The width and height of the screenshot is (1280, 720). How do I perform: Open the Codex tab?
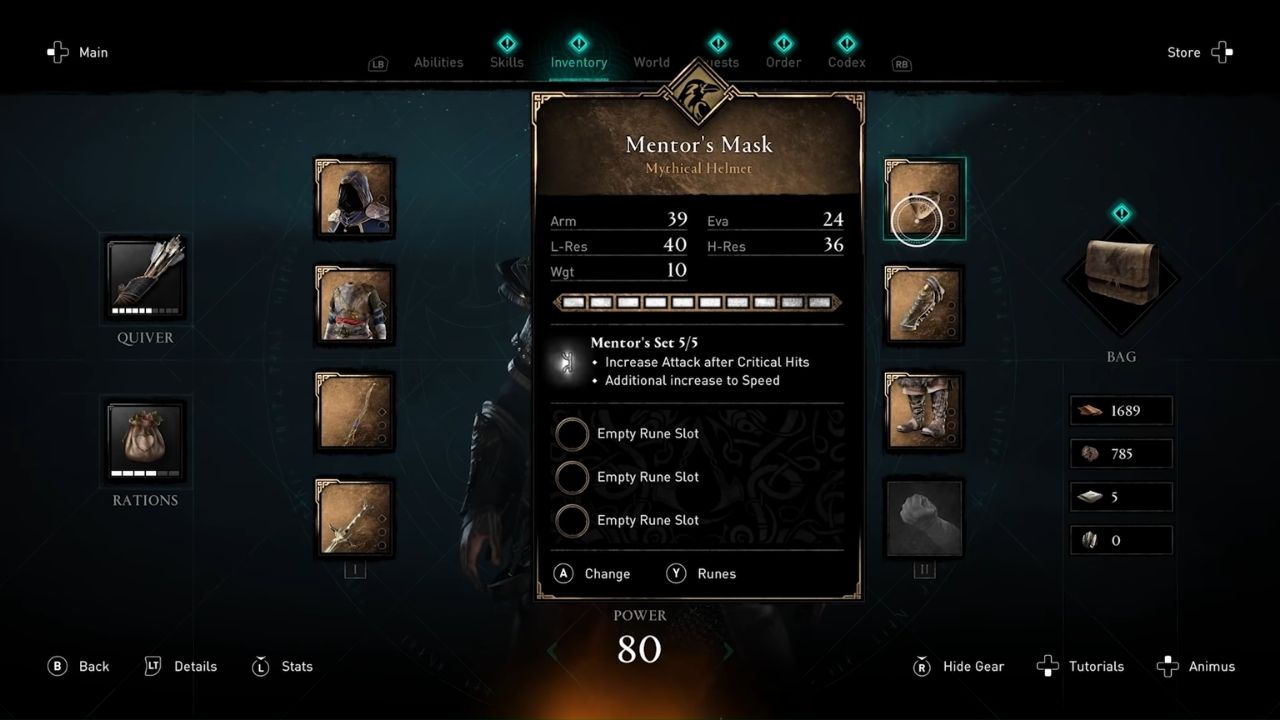click(845, 62)
